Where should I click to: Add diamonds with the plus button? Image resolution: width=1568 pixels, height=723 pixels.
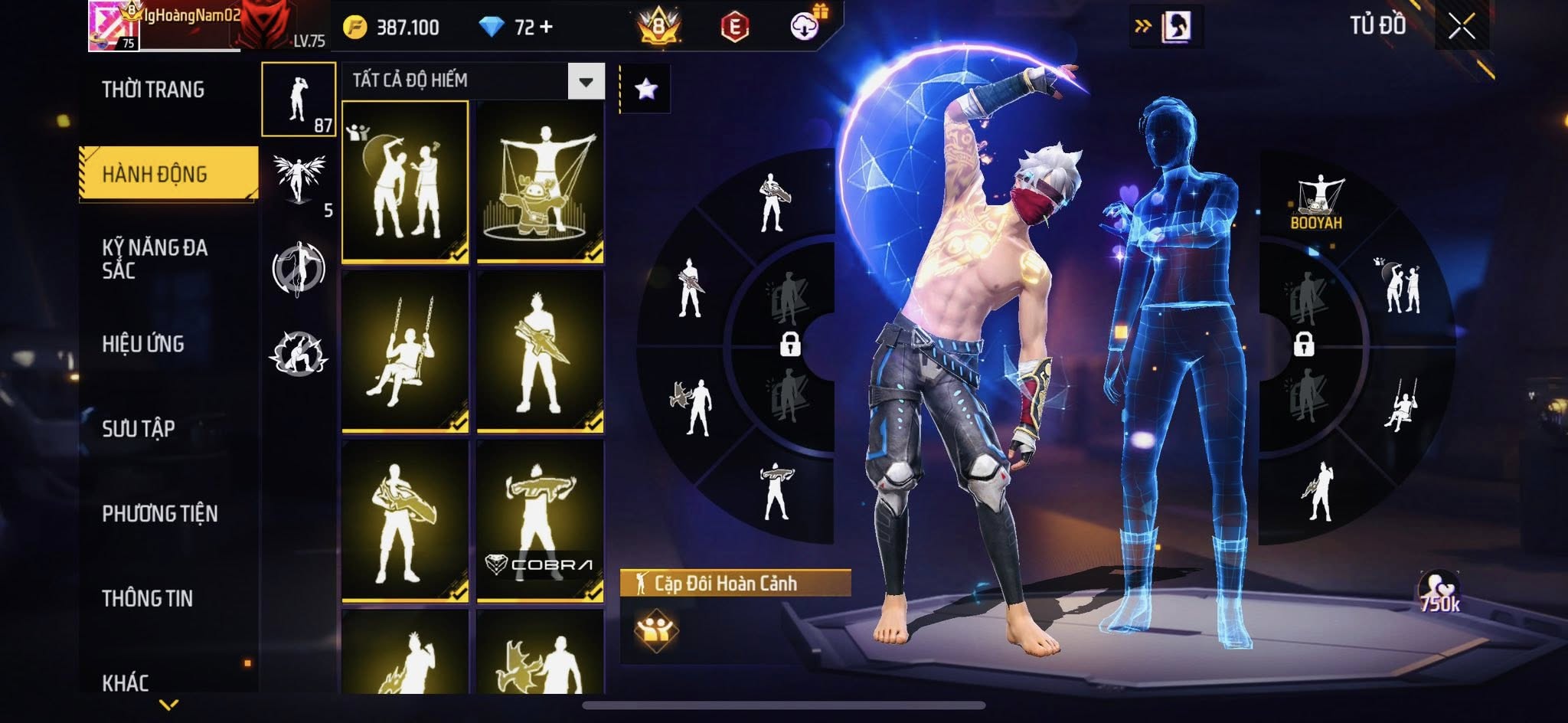(546, 28)
